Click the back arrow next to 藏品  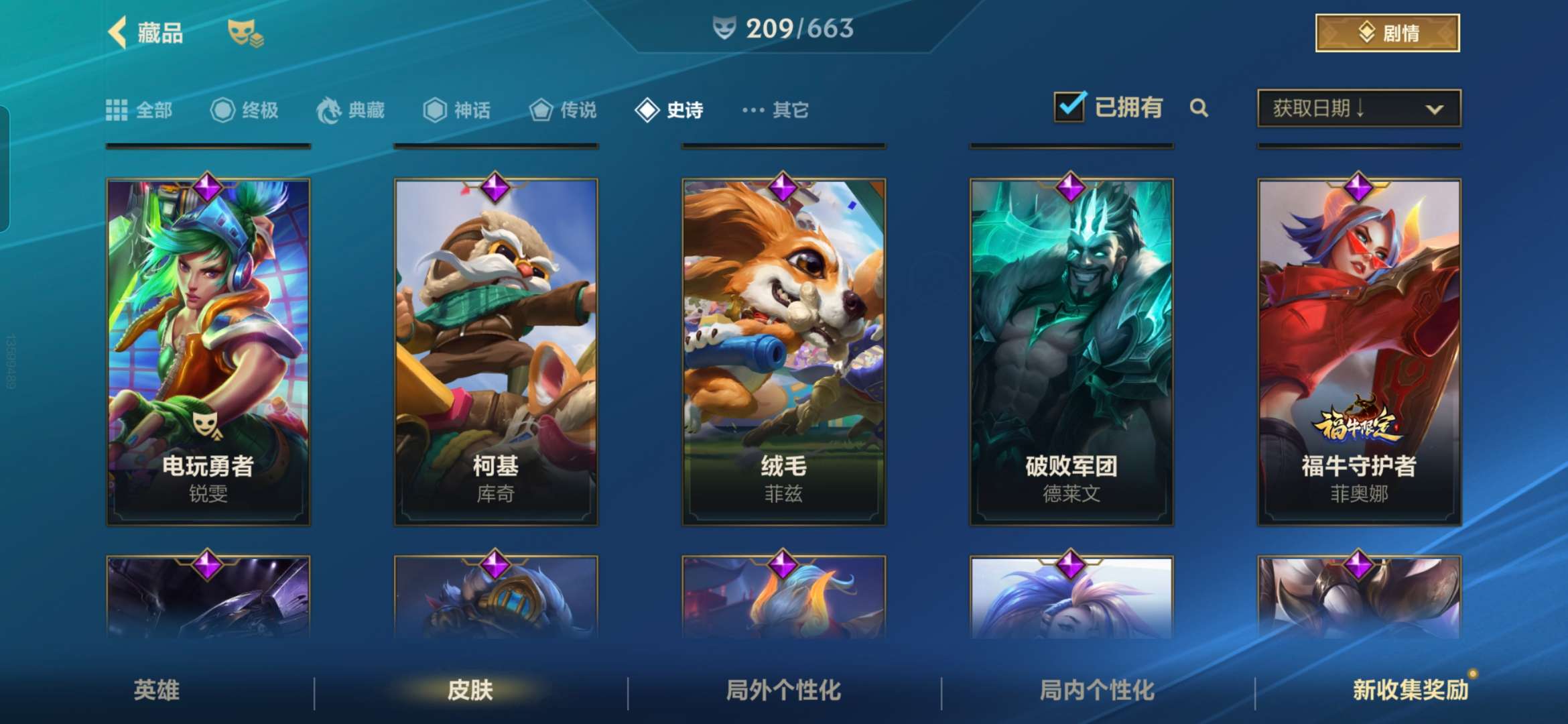[x=117, y=32]
